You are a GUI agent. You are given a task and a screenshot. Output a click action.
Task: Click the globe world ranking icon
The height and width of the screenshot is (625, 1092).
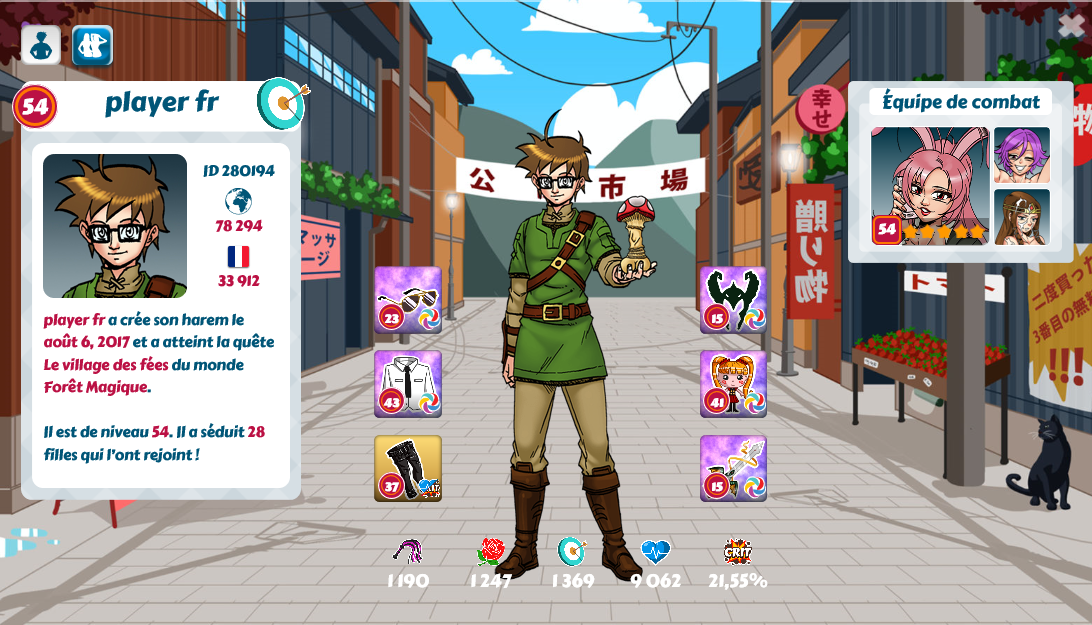click(x=238, y=201)
